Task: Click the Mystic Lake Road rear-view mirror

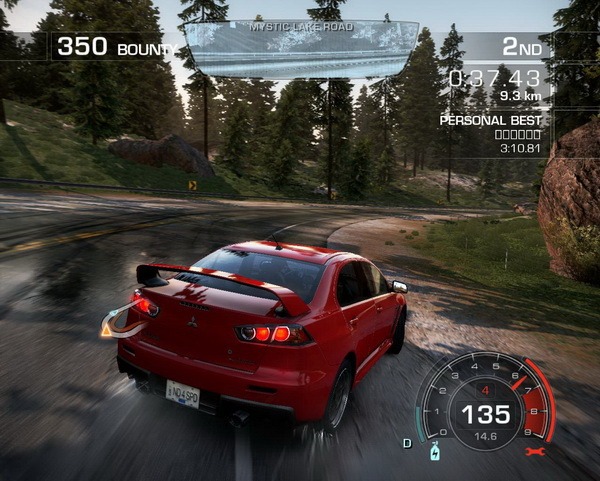Action: tap(301, 48)
